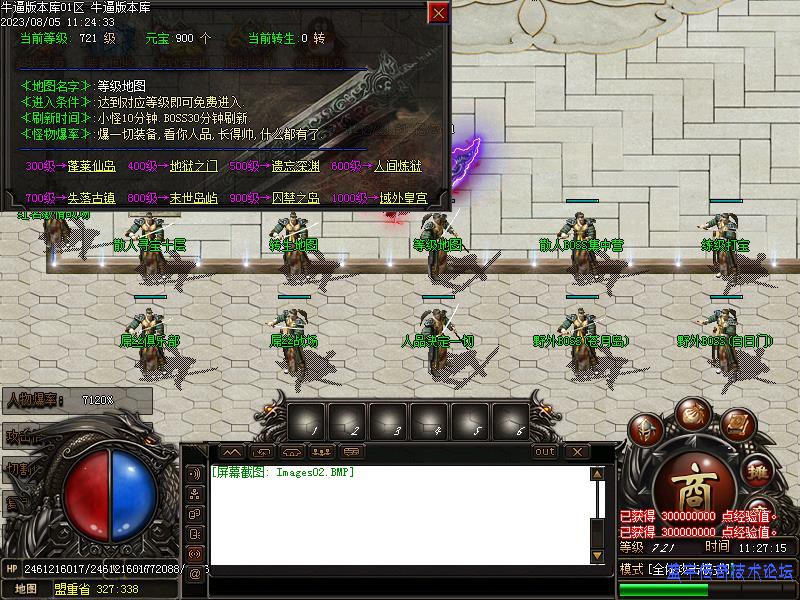The height and width of the screenshot is (600, 800).
Task: Toggle the @ chat channel button
Action: point(195,573)
